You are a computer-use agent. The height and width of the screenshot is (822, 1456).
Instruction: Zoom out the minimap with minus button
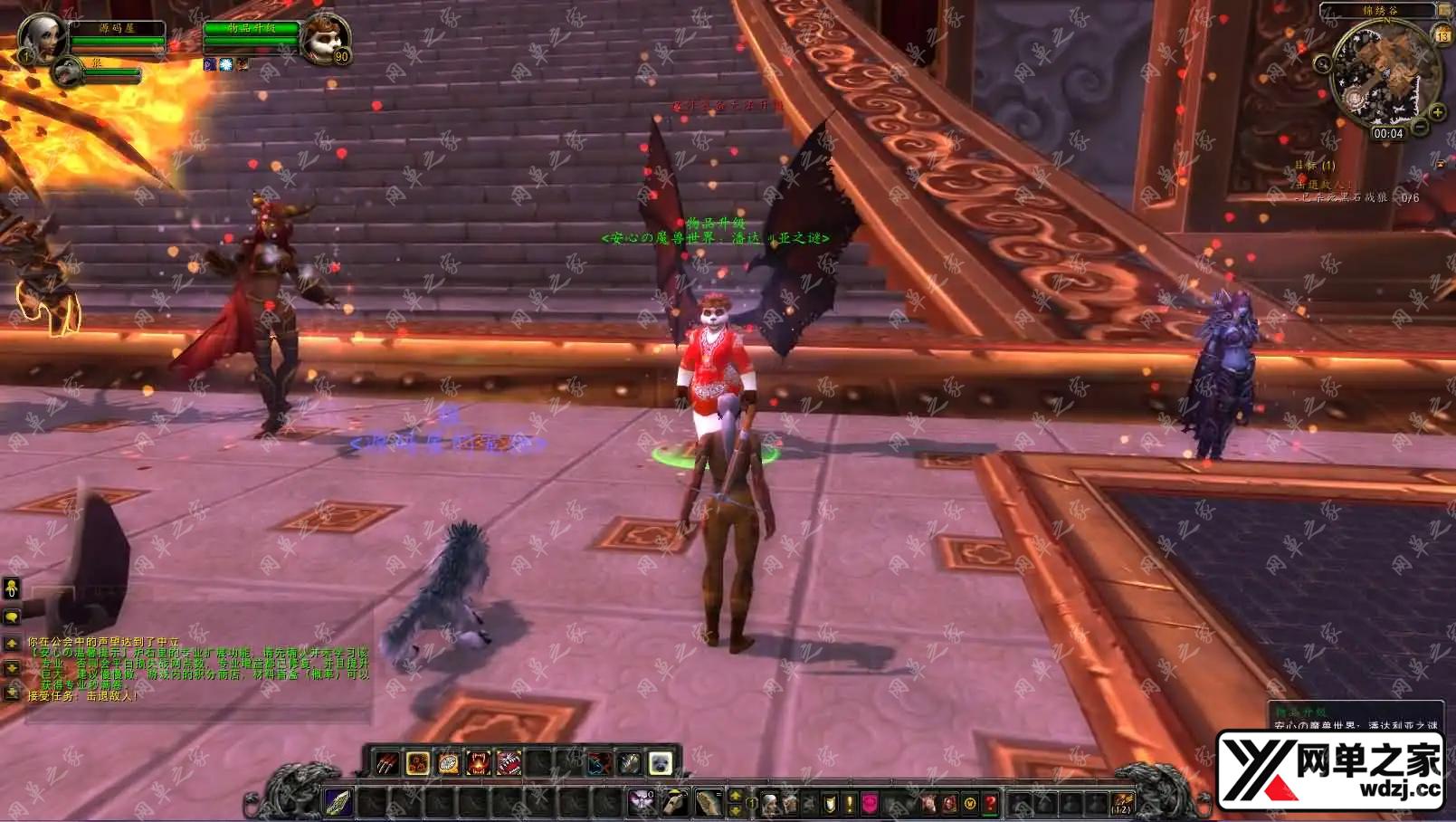tap(1421, 129)
